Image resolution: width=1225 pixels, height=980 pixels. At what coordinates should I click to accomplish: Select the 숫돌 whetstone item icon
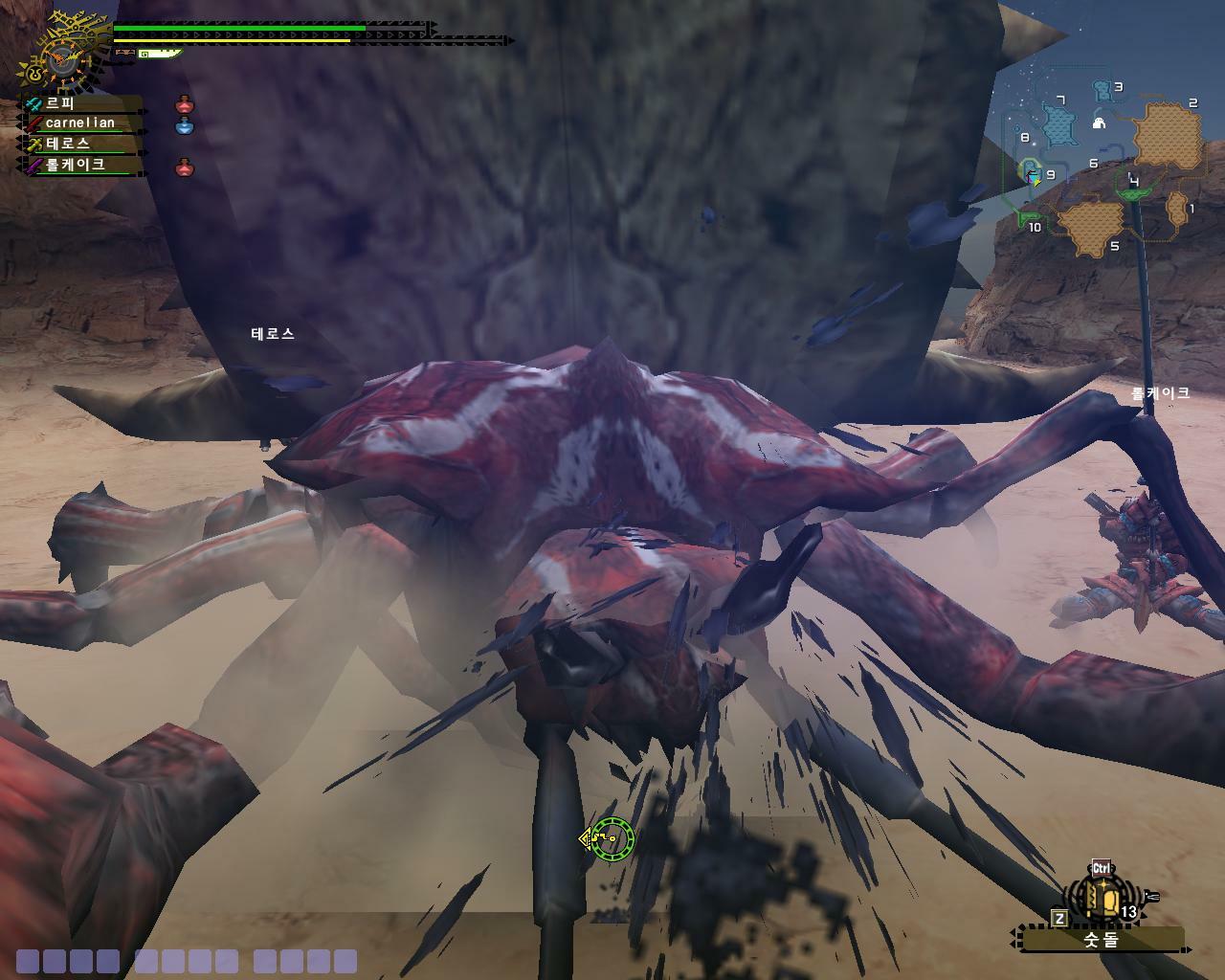pyautogui.click(x=1103, y=899)
